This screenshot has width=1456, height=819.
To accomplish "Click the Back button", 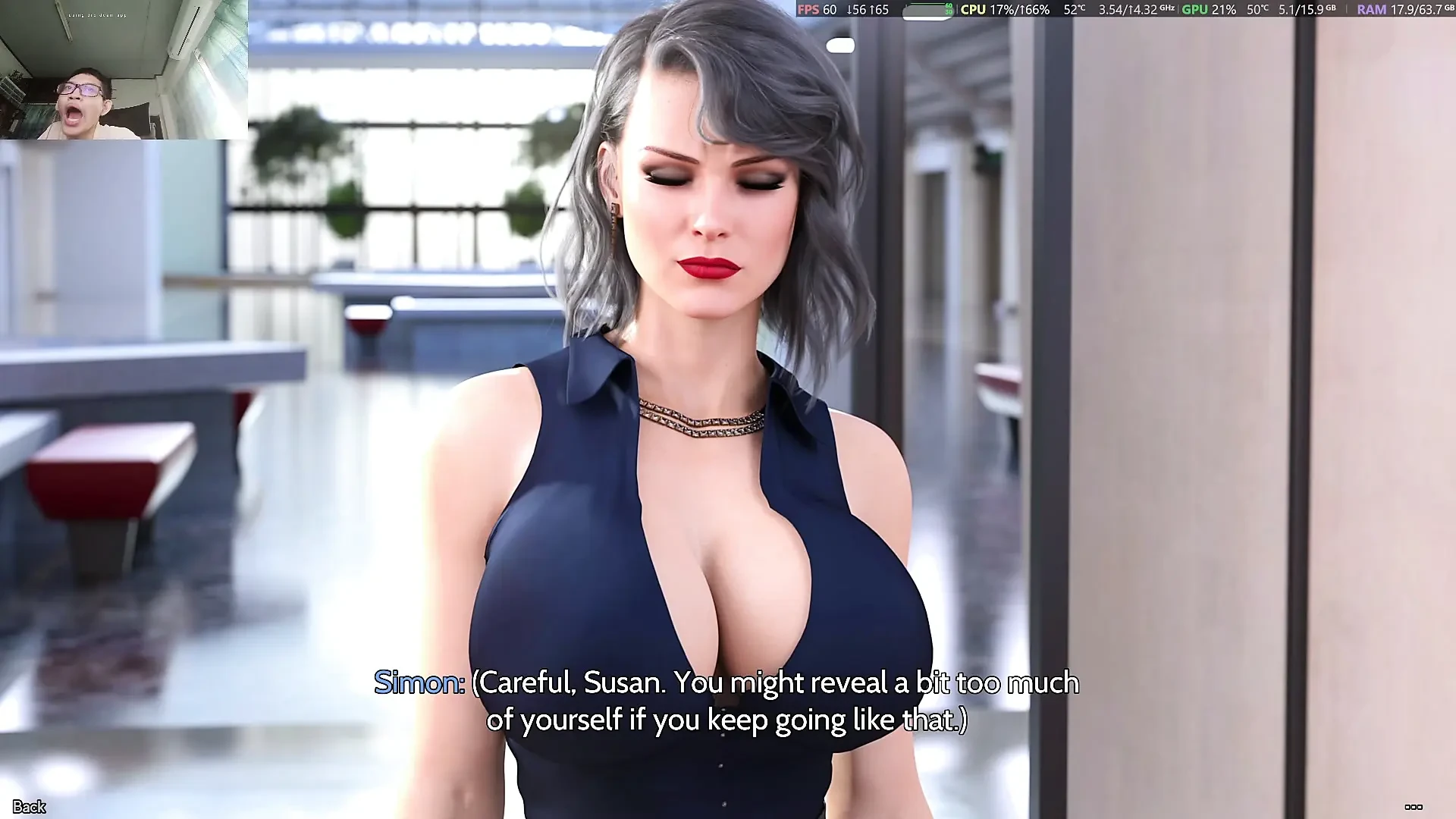I will click(29, 808).
